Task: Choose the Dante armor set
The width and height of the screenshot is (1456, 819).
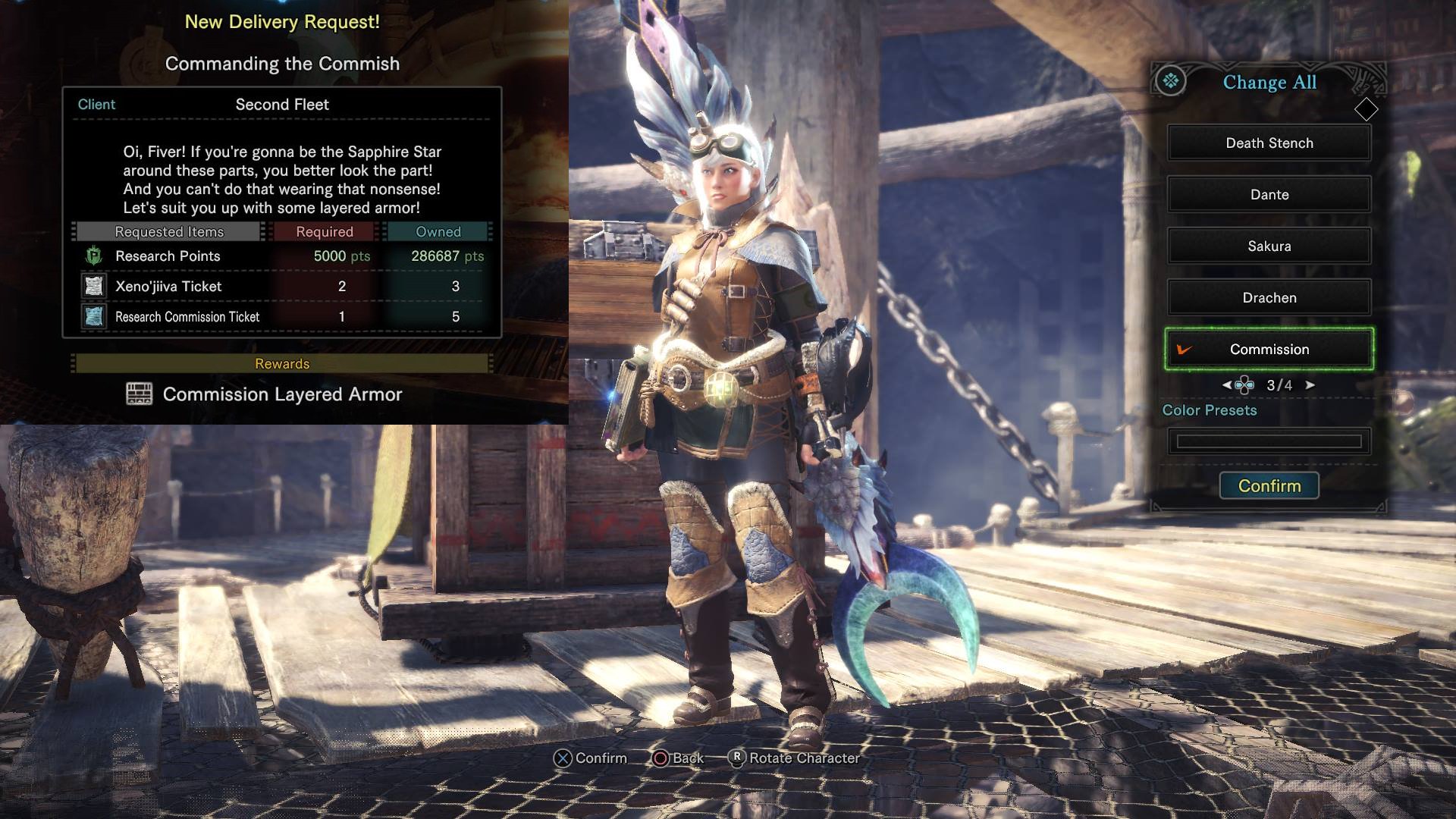Action: [x=1269, y=195]
